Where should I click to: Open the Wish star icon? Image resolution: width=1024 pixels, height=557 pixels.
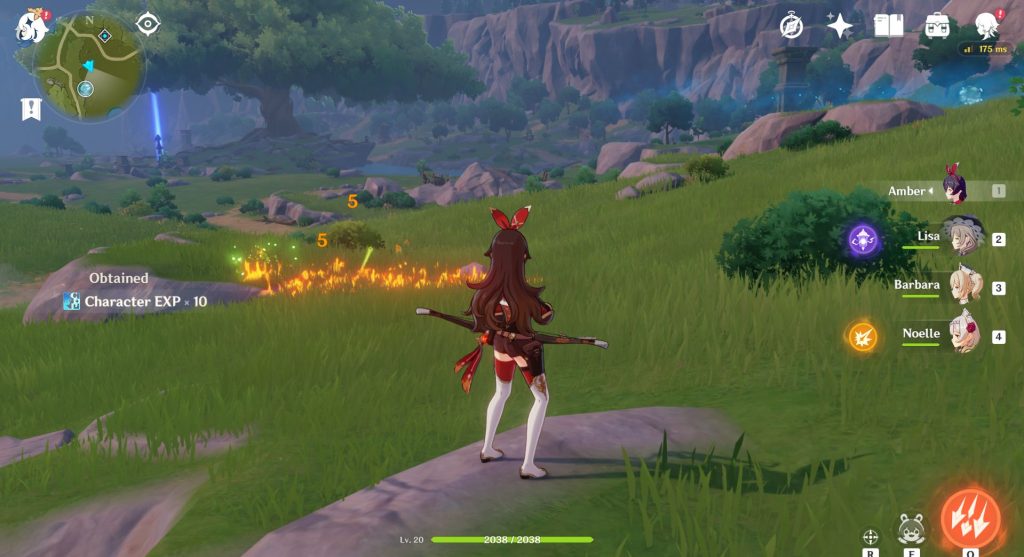839,26
